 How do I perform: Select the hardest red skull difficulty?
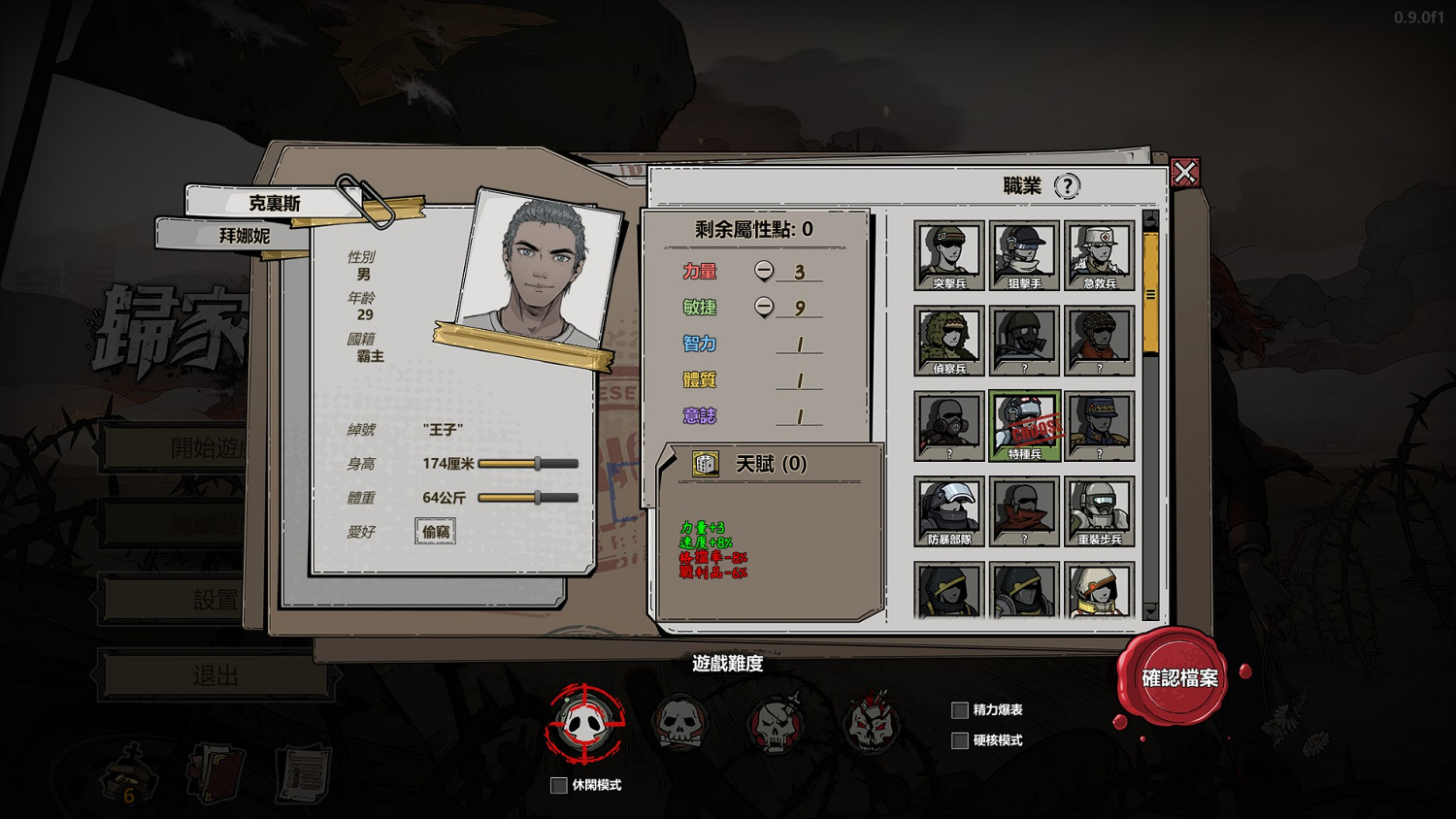[872, 722]
